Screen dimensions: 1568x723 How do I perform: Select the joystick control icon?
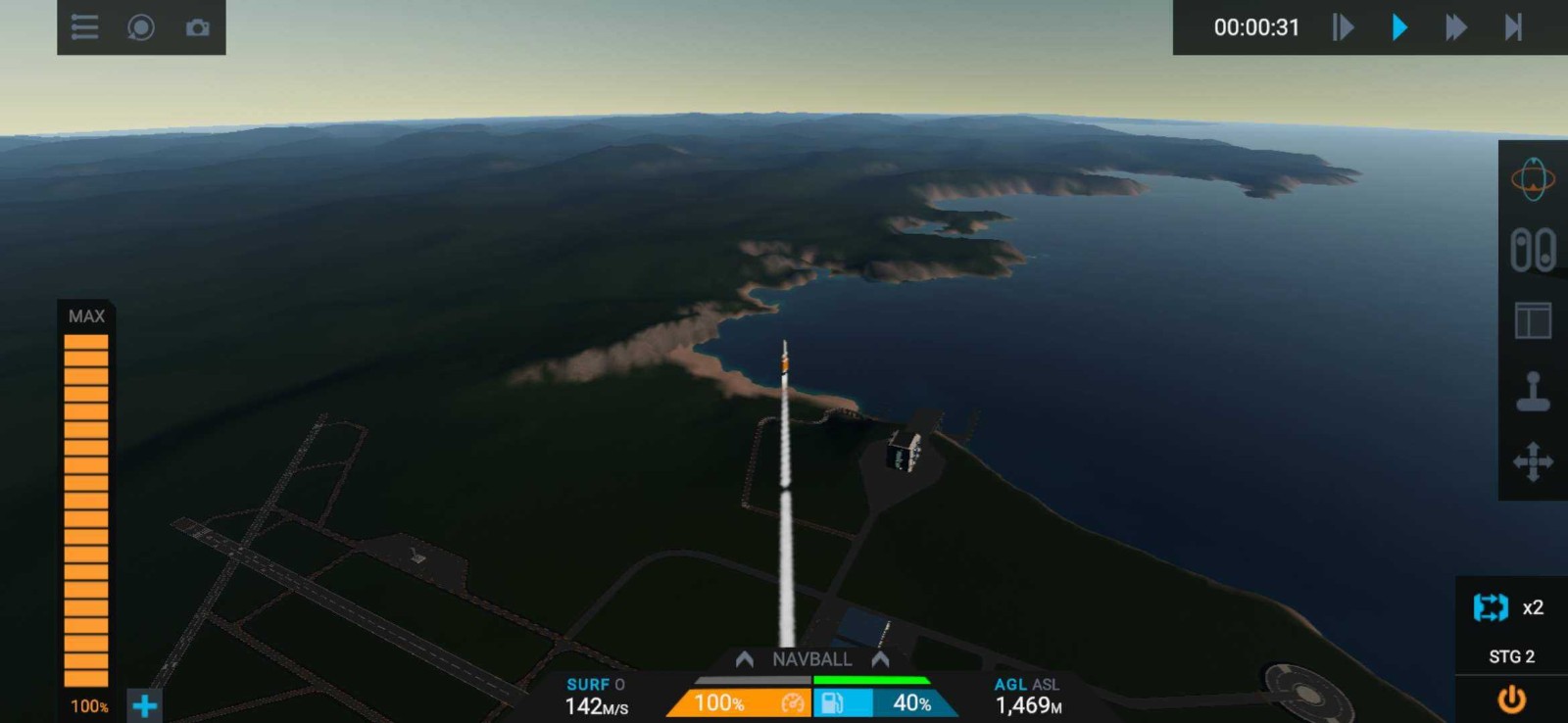click(1535, 389)
